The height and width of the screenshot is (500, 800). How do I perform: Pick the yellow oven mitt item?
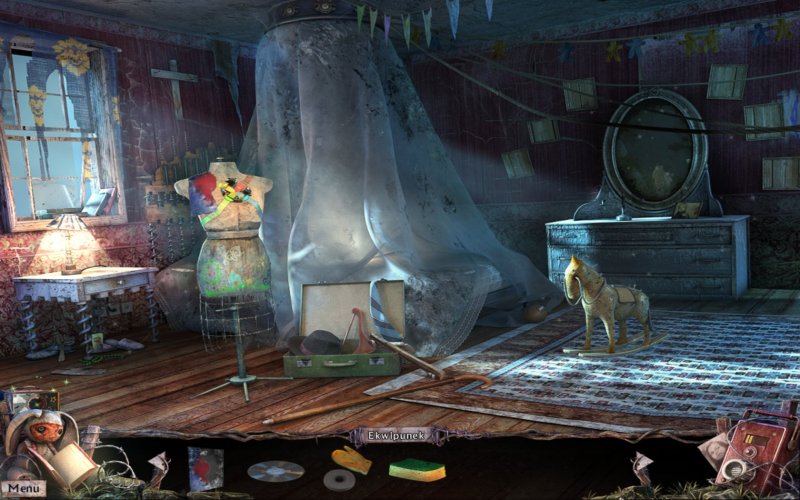[x=351, y=460]
